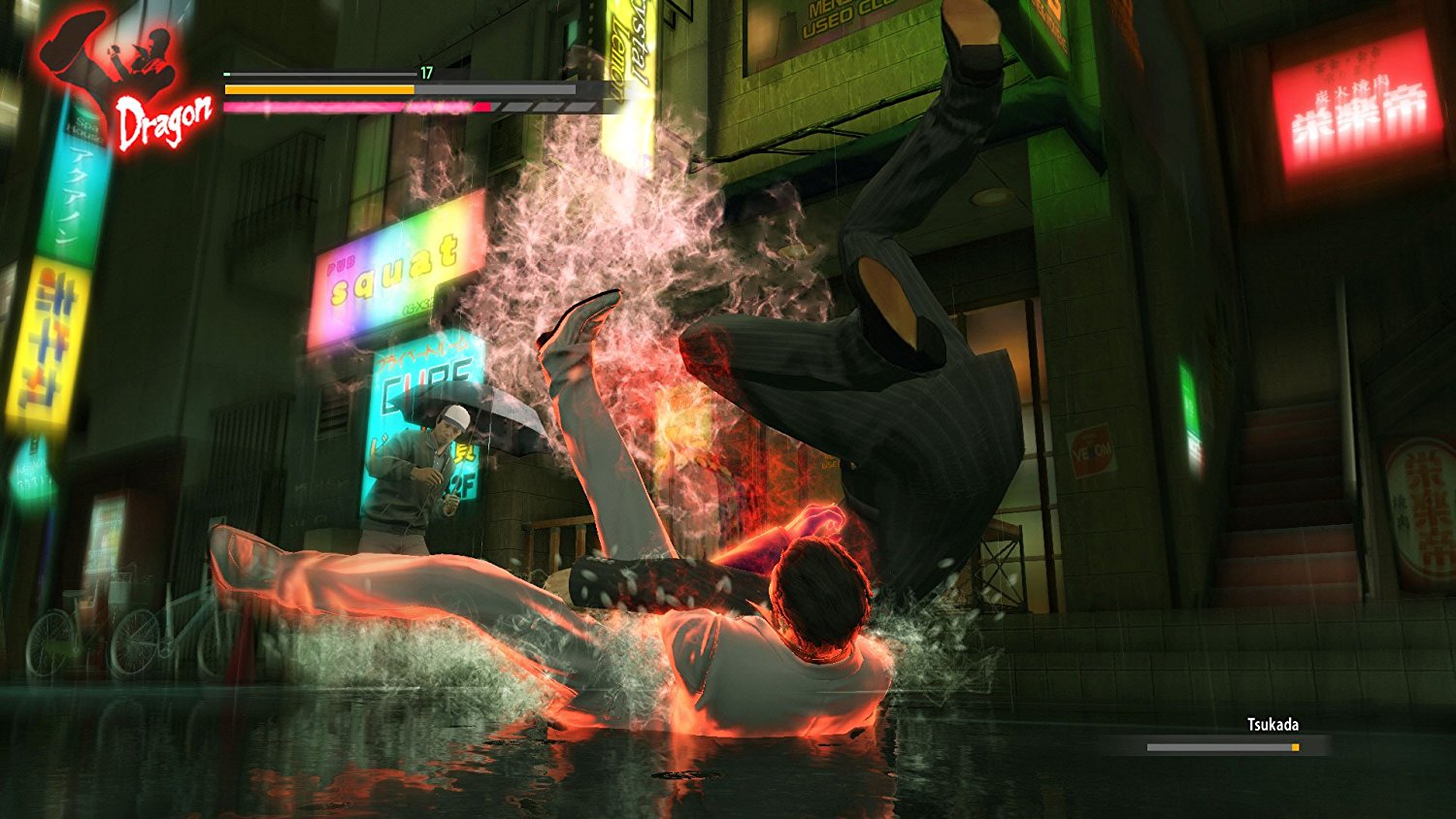This screenshot has width=1456, height=819.
Task: Select the teal Cube sign
Action: point(427,374)
